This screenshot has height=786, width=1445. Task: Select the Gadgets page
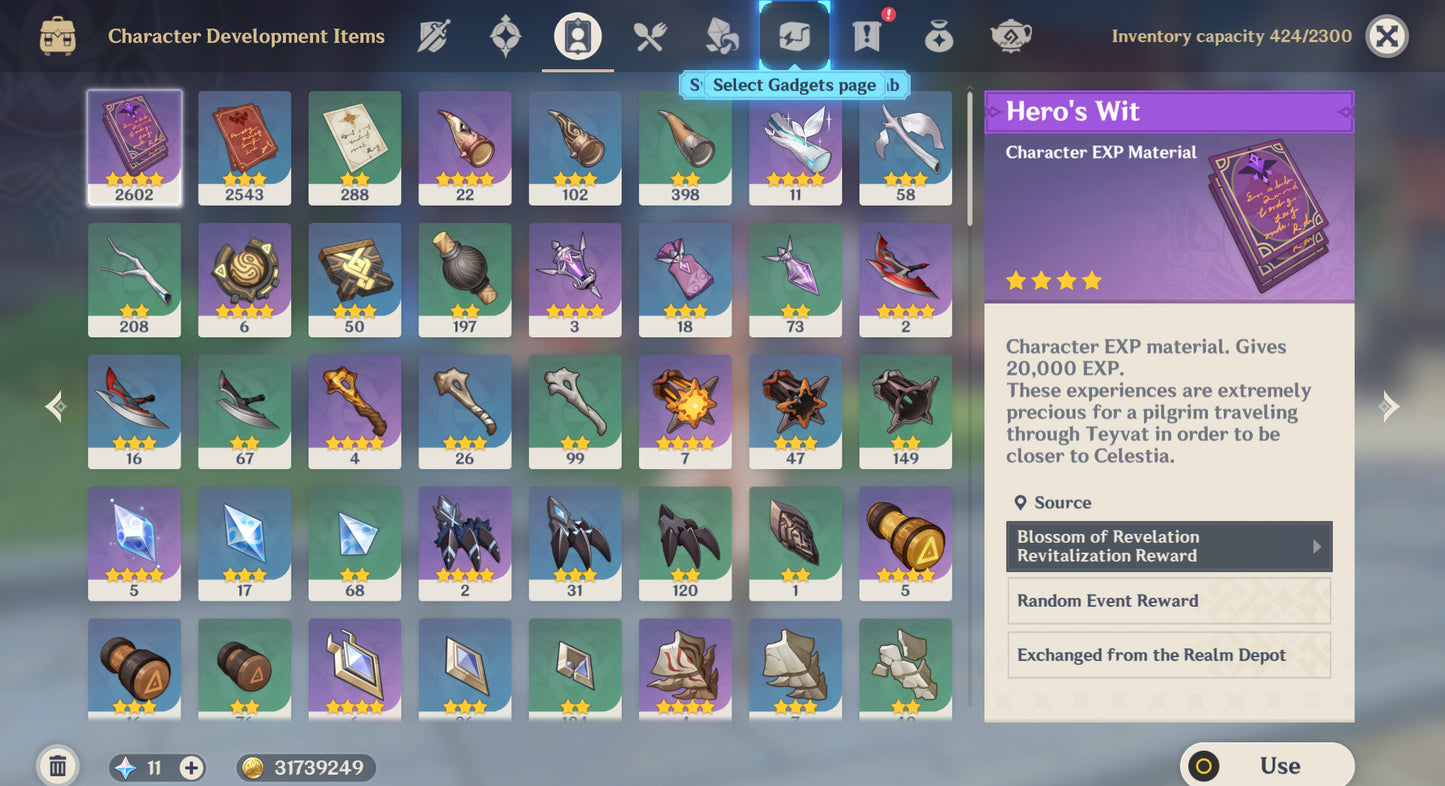(x=794, y=35)
